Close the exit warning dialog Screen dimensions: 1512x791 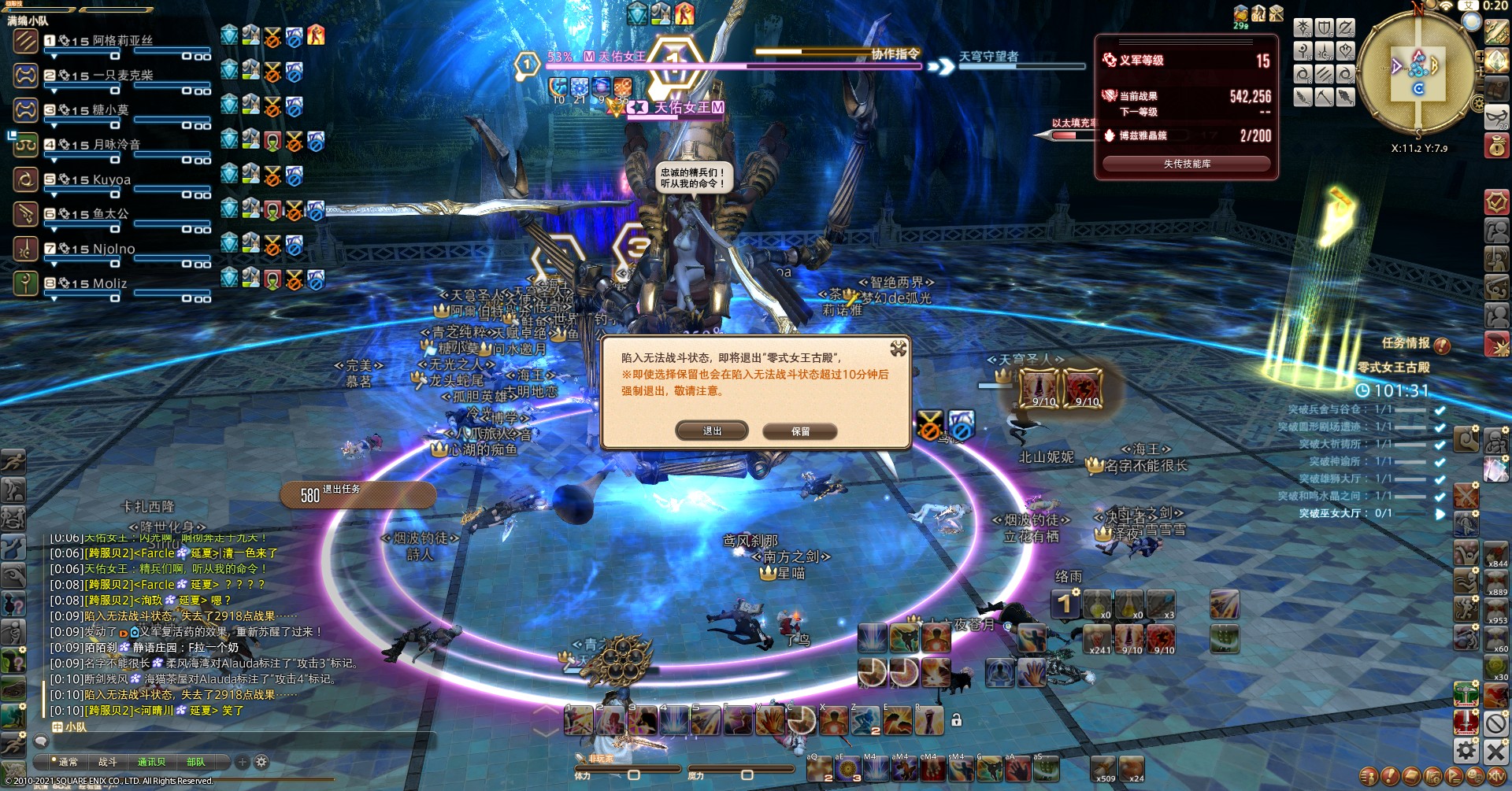click(898, 348)
